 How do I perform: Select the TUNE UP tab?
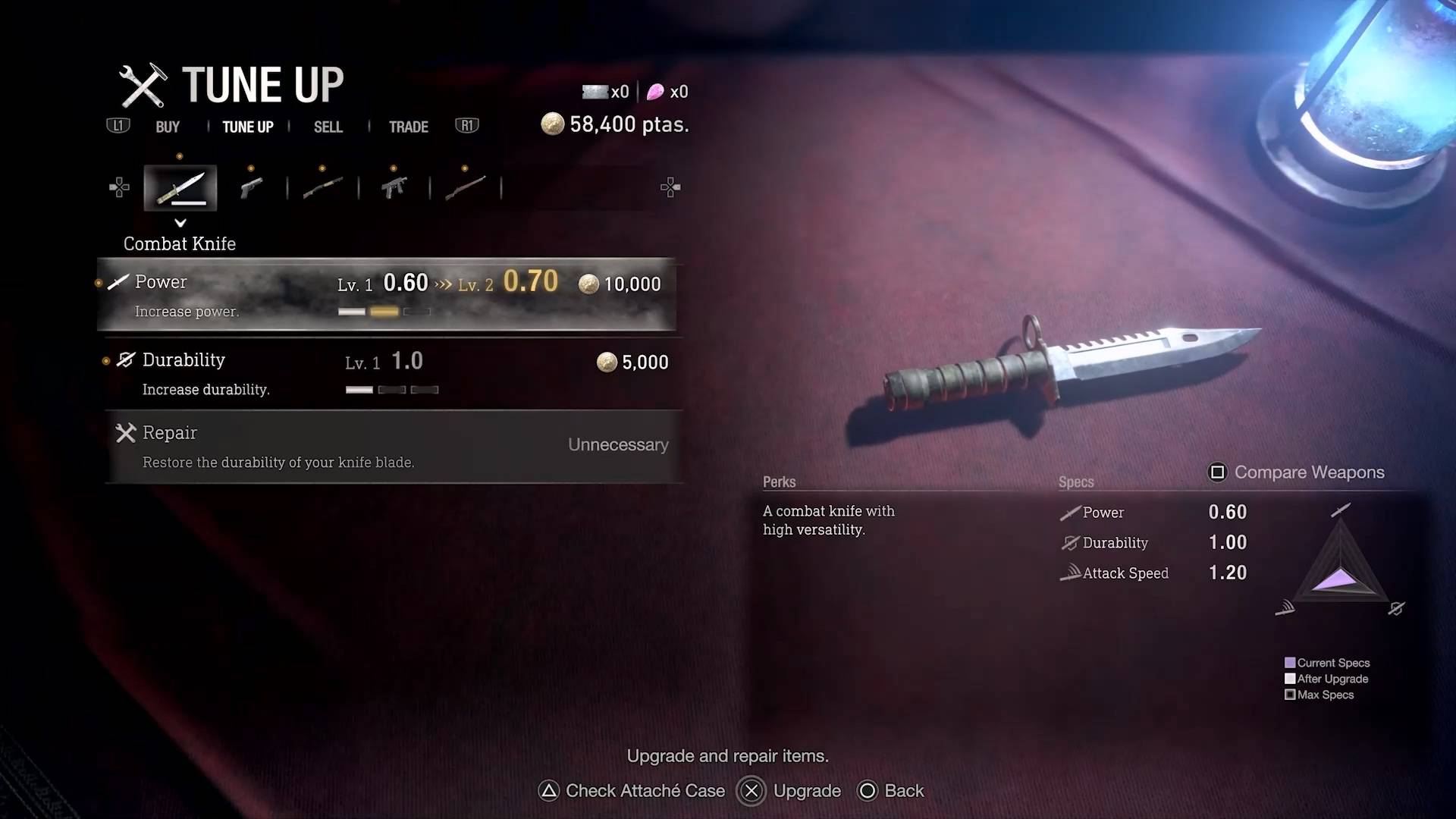pos(247,127)
